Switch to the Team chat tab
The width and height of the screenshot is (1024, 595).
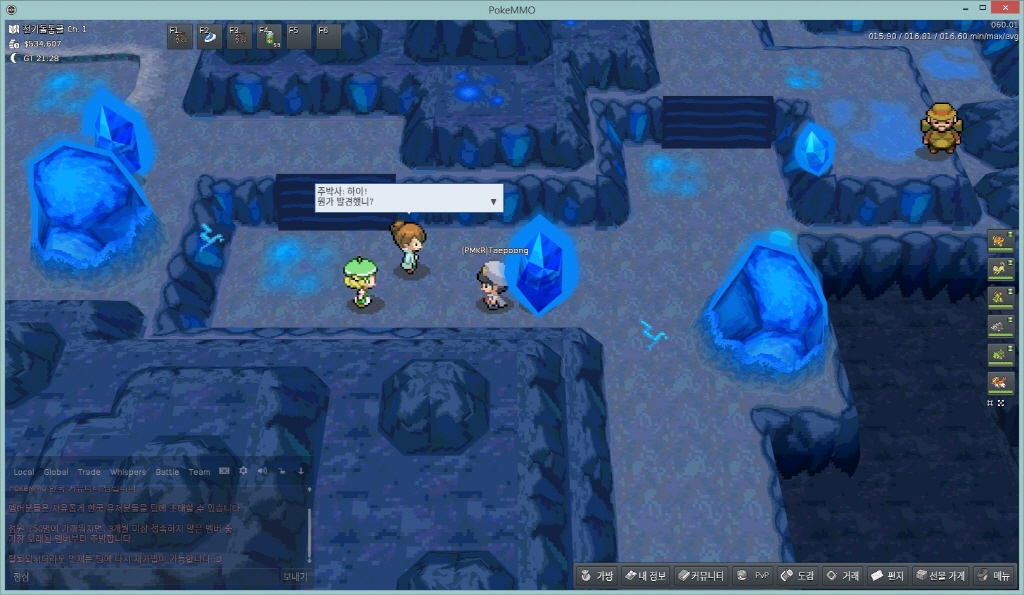(199, 472)
